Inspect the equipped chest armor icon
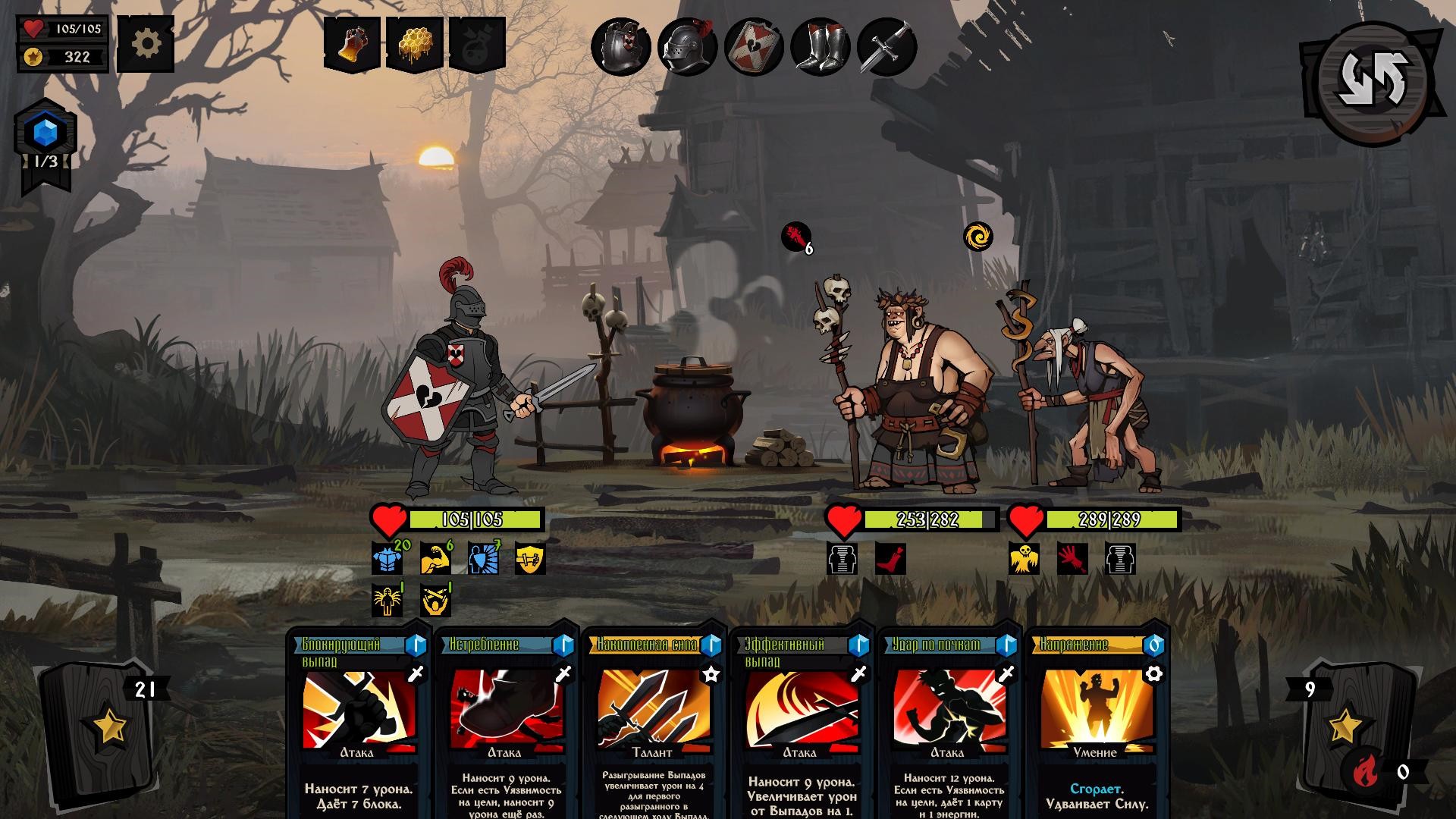The width and height of the screenshot is (1456, 819). (x=623, y=47)
